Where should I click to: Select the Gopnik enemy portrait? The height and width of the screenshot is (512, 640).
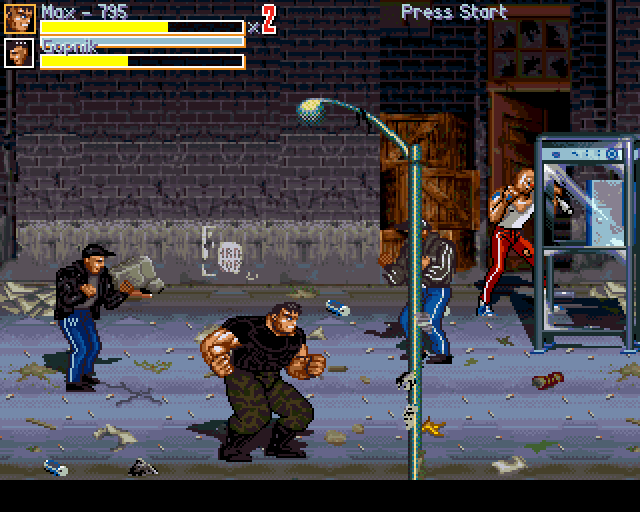20,53
